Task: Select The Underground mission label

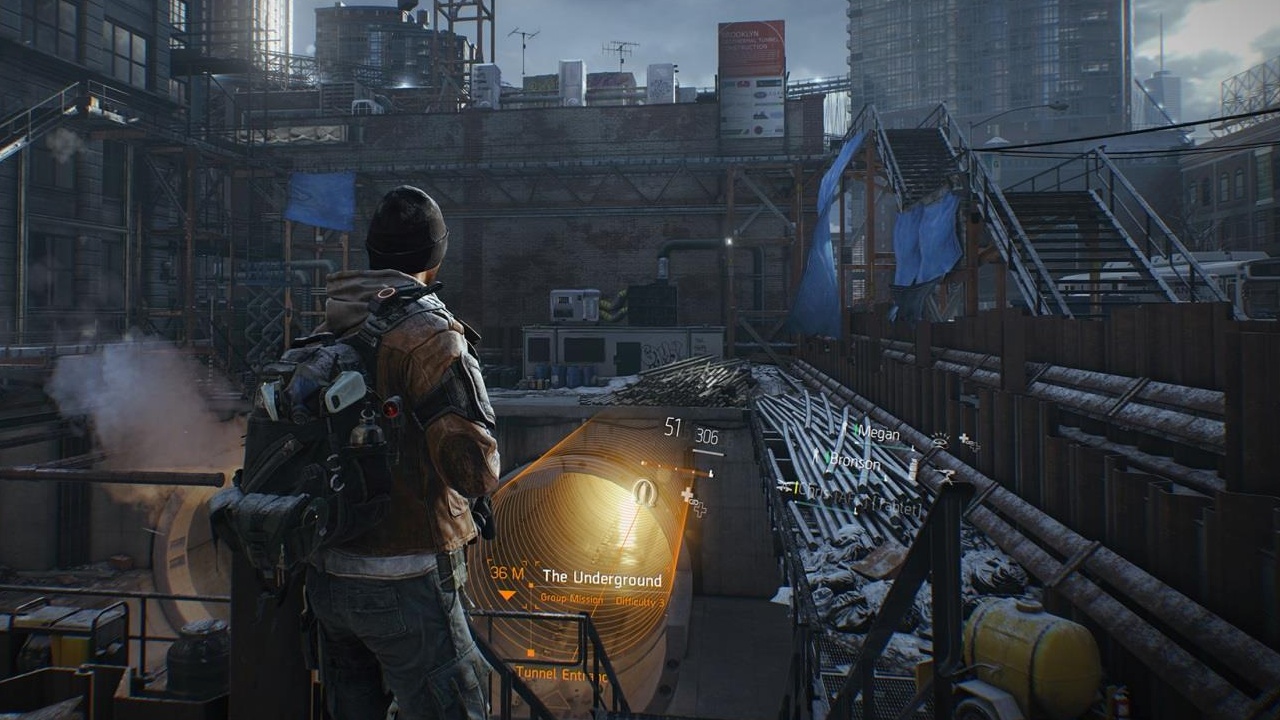Action: [602, 579]
